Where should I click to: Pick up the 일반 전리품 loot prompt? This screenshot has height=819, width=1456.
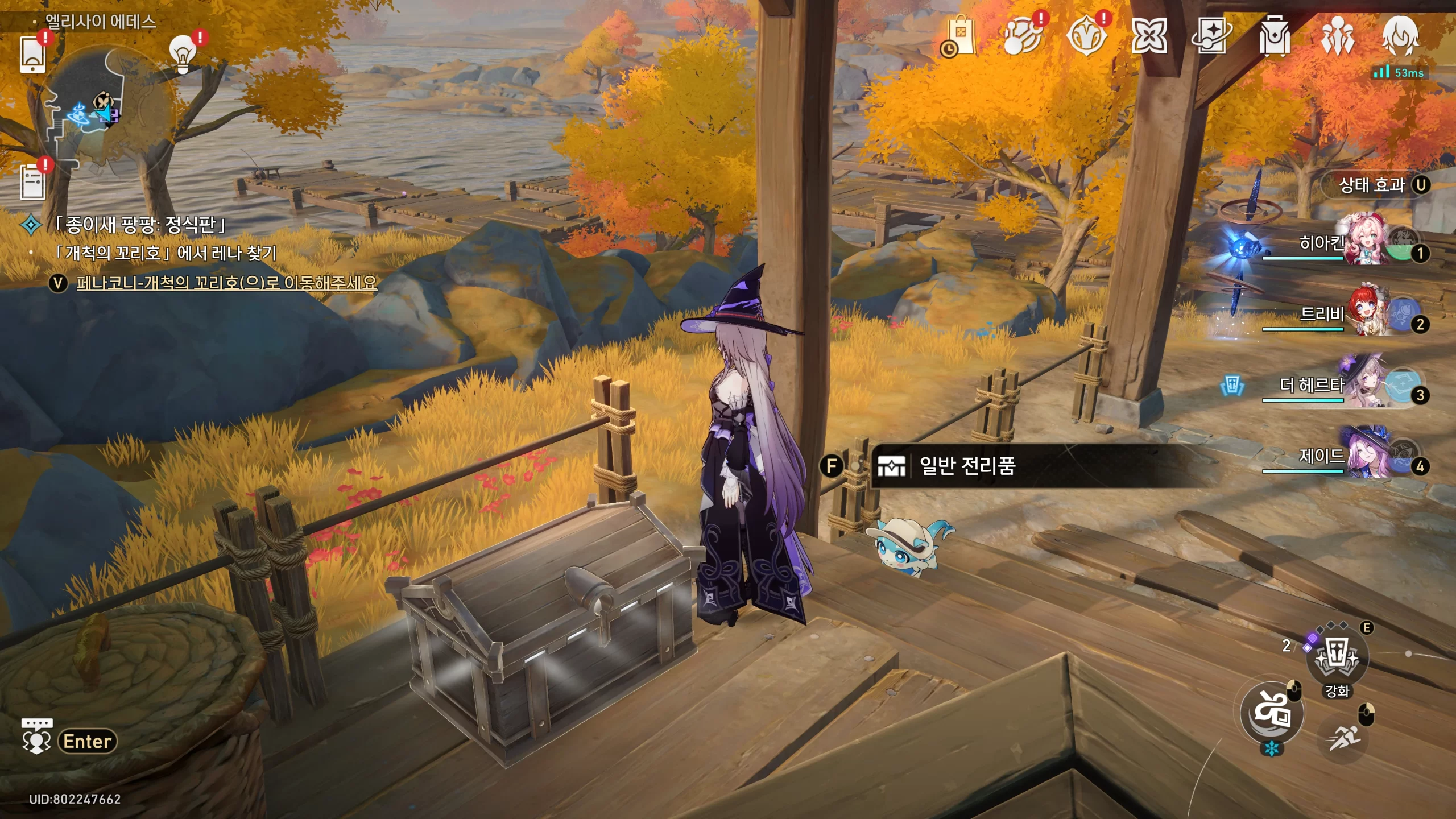tap(967, 466)
